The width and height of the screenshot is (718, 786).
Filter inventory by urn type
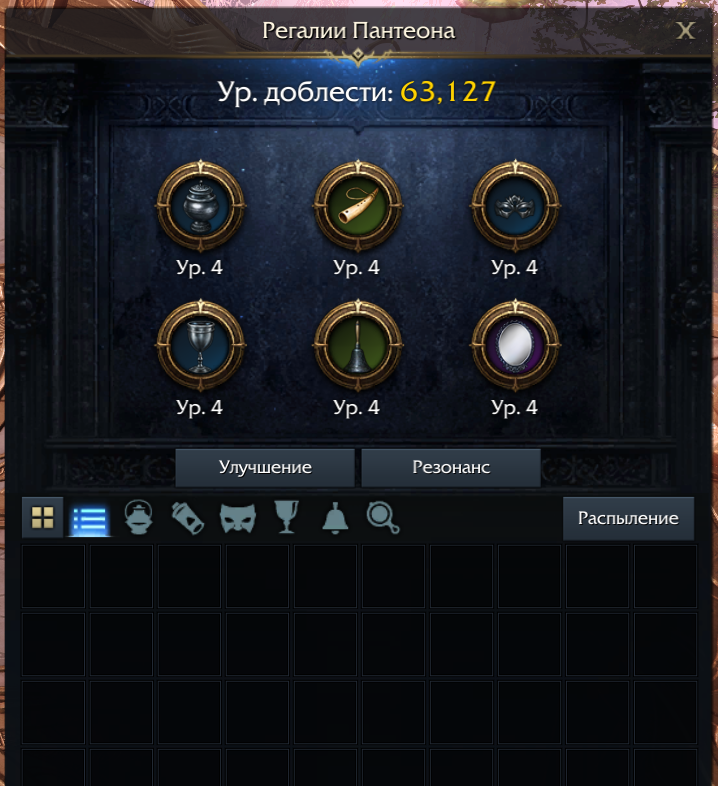[138, 518]
